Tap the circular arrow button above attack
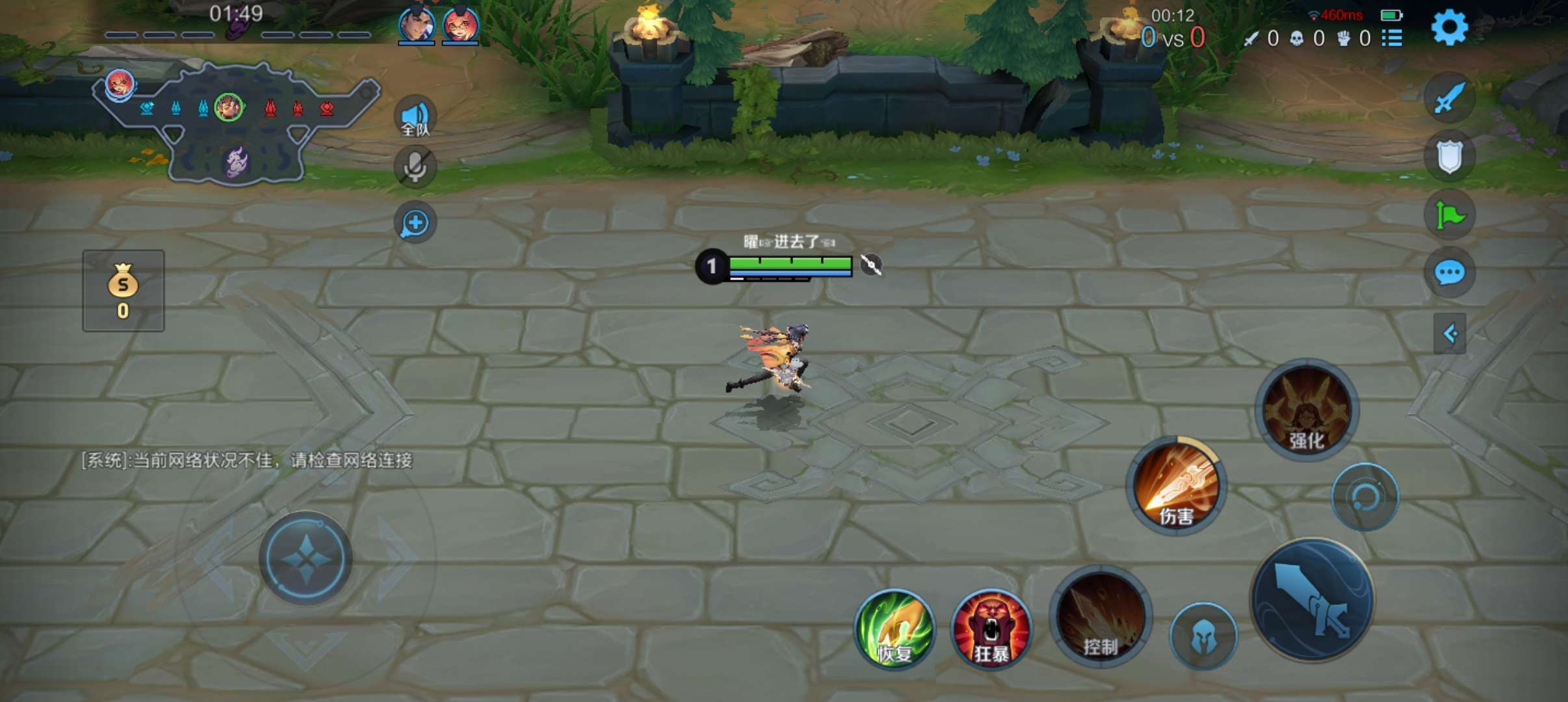The width and height of the screenshot is (1568, 702). (1365, 497)
